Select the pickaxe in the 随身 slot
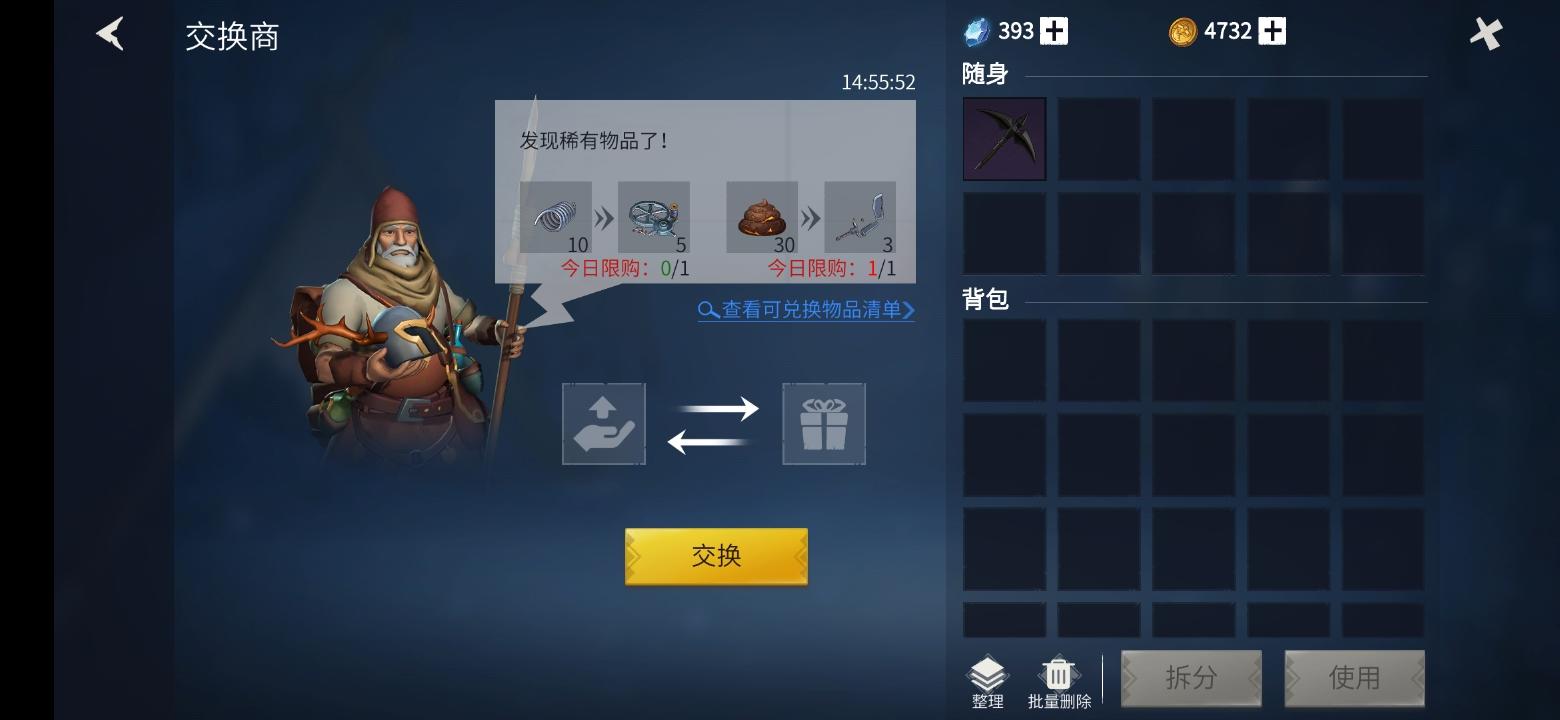1560x720 pixels. pos(1004,138)
